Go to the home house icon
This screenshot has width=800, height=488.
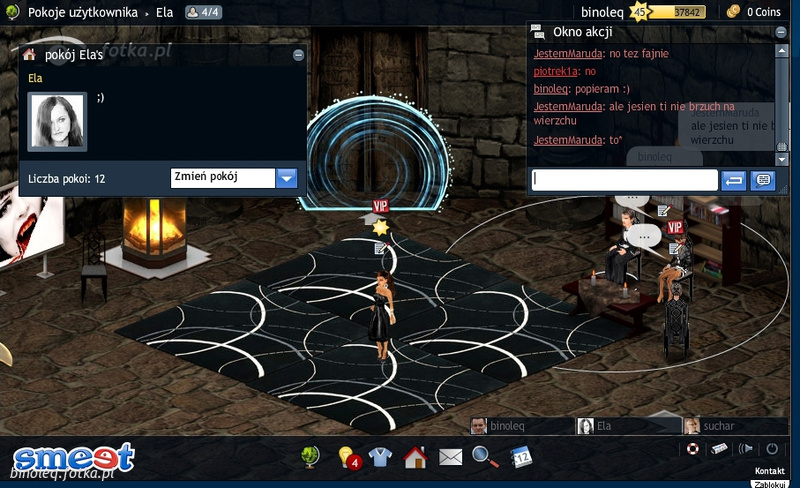415,457
